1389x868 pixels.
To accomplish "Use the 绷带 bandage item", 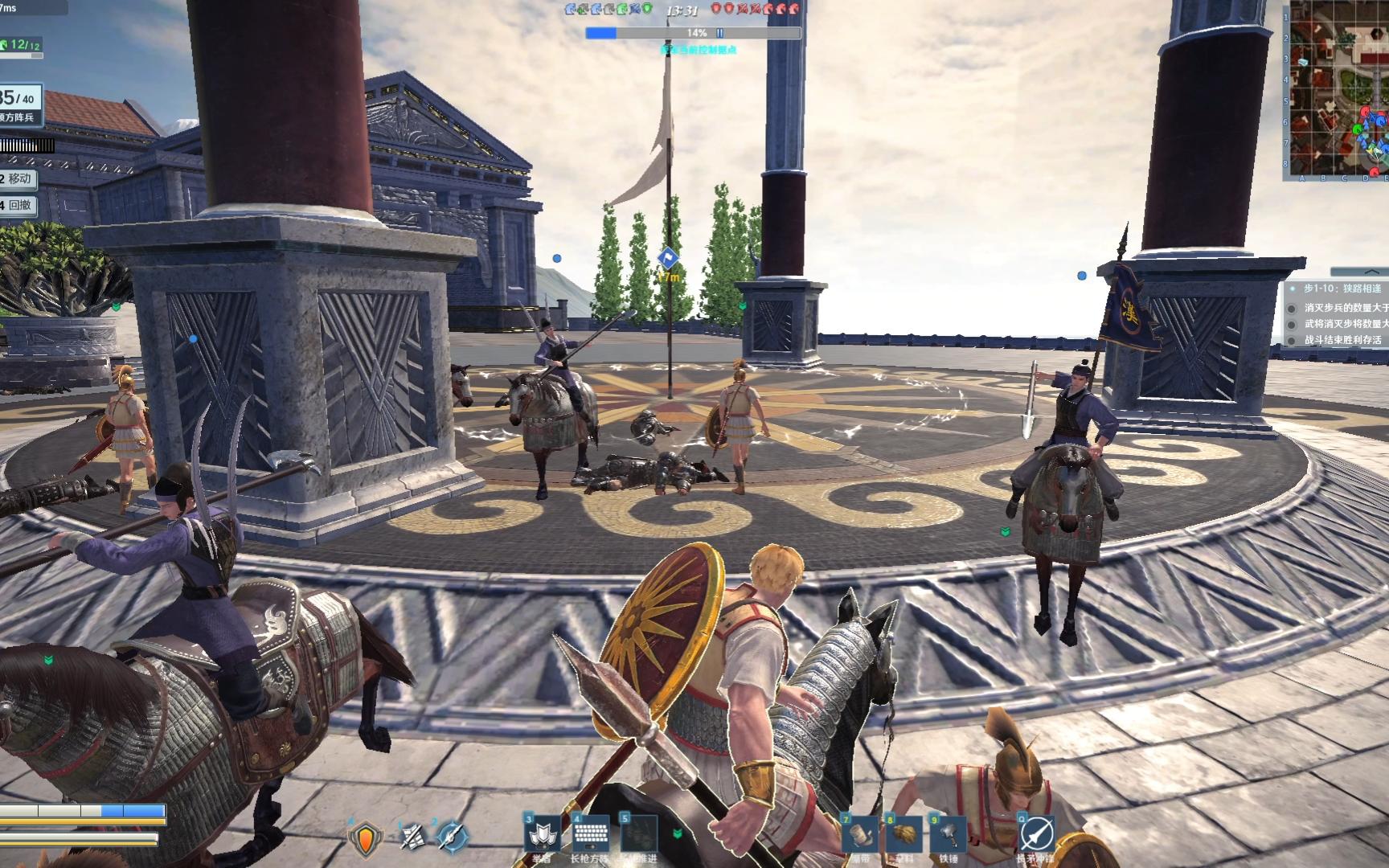I will tap(859, 836).
